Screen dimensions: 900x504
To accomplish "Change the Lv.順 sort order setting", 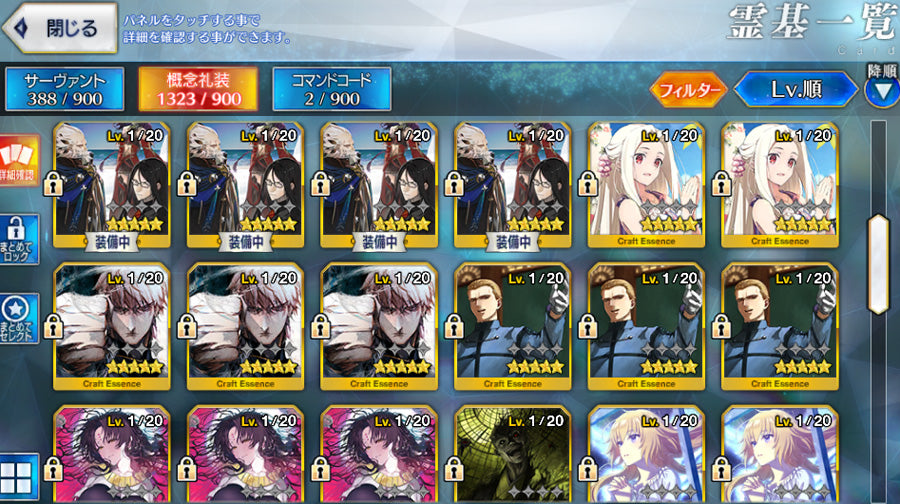I will [795, 90].
